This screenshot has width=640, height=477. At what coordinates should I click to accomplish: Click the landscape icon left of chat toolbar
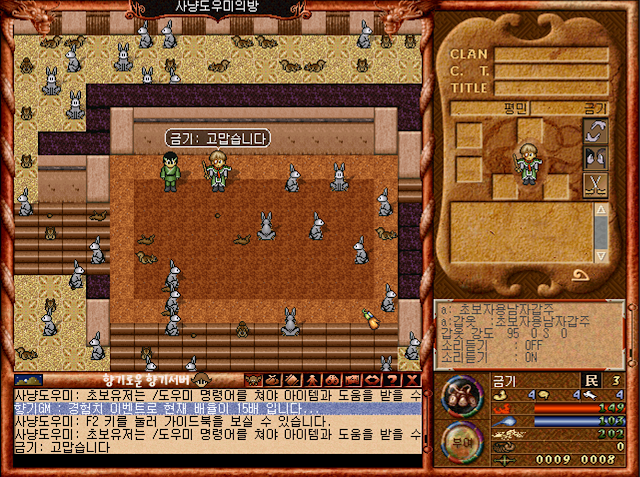point(27,379)
